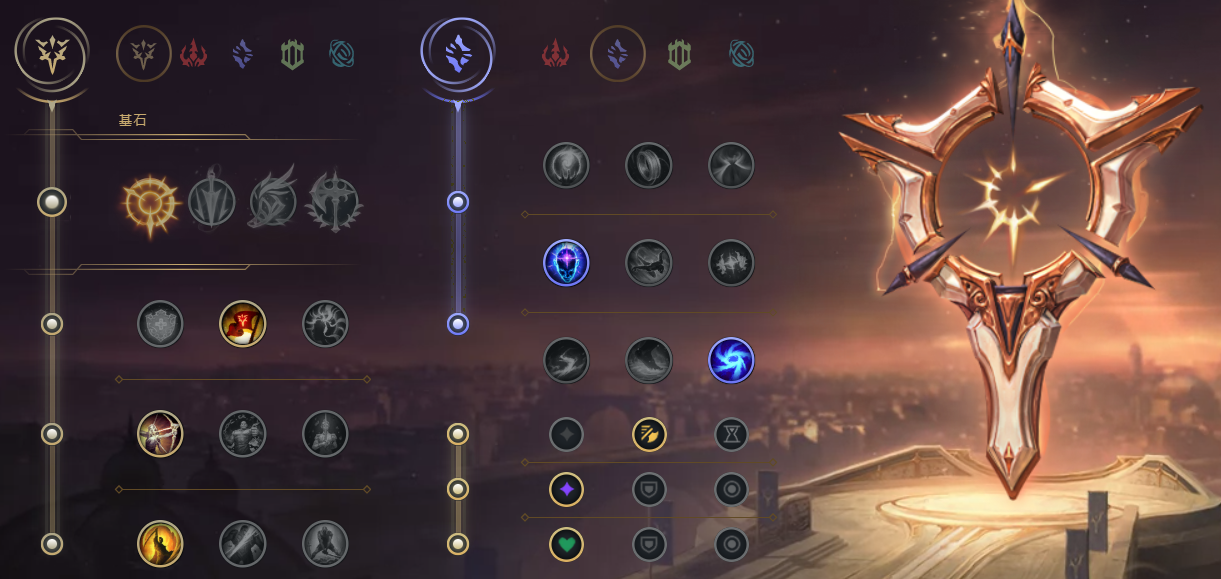Screen dimensions: 1221x579
Task: Select the Conqueror axe keystone
Action: click(x=334, y=202)
